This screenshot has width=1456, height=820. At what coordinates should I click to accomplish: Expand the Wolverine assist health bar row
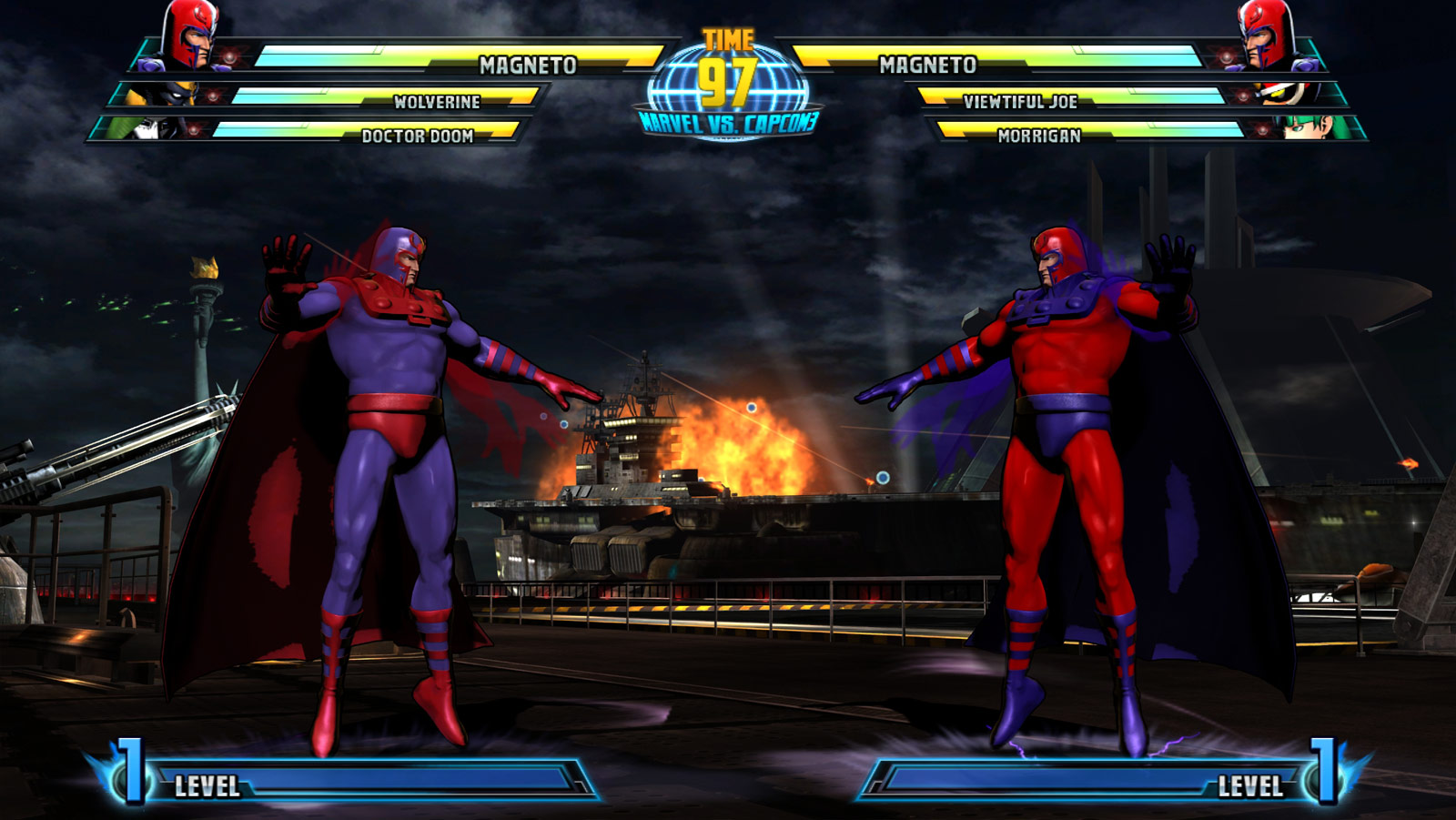[435, 104]
